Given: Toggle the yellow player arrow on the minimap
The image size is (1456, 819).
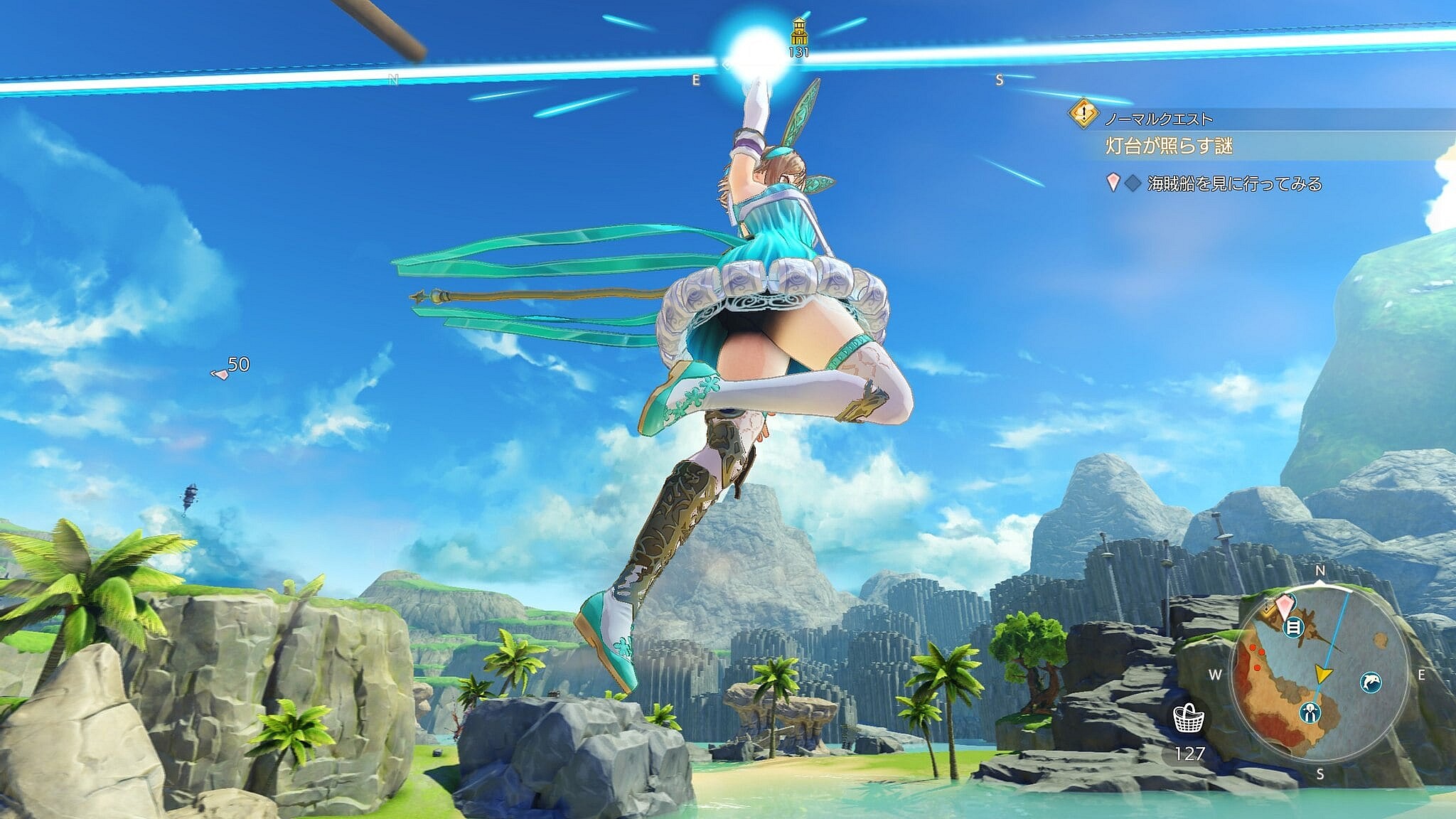Looking at the screenshot, I should coord(1323,673).
